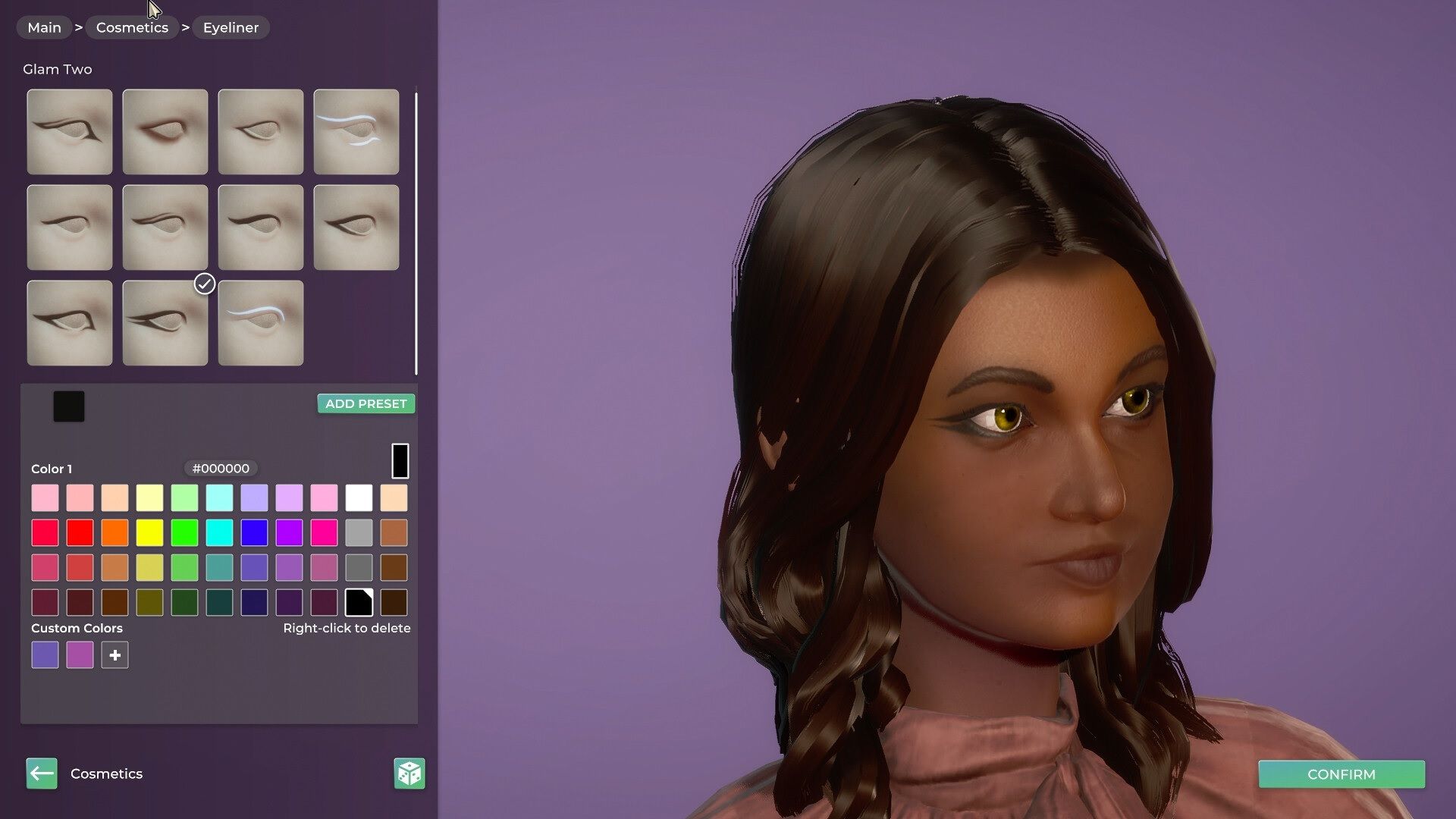This screenshot has width=1456, height=819.
Task: Select the white curved eyeliner in bottom row
Action: point(260,322)
